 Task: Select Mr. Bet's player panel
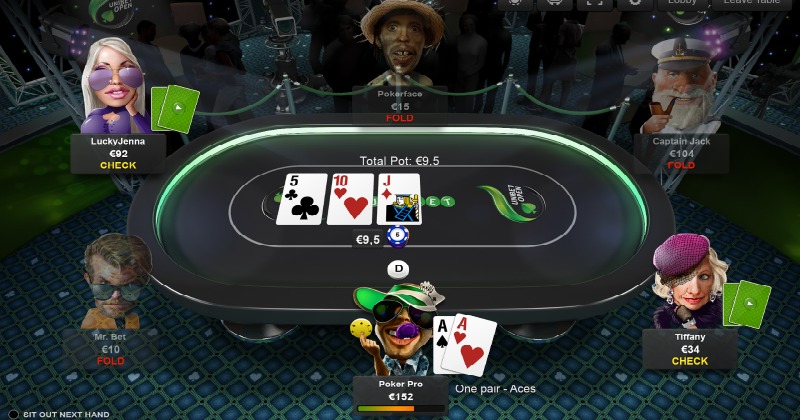coord(111,348)
